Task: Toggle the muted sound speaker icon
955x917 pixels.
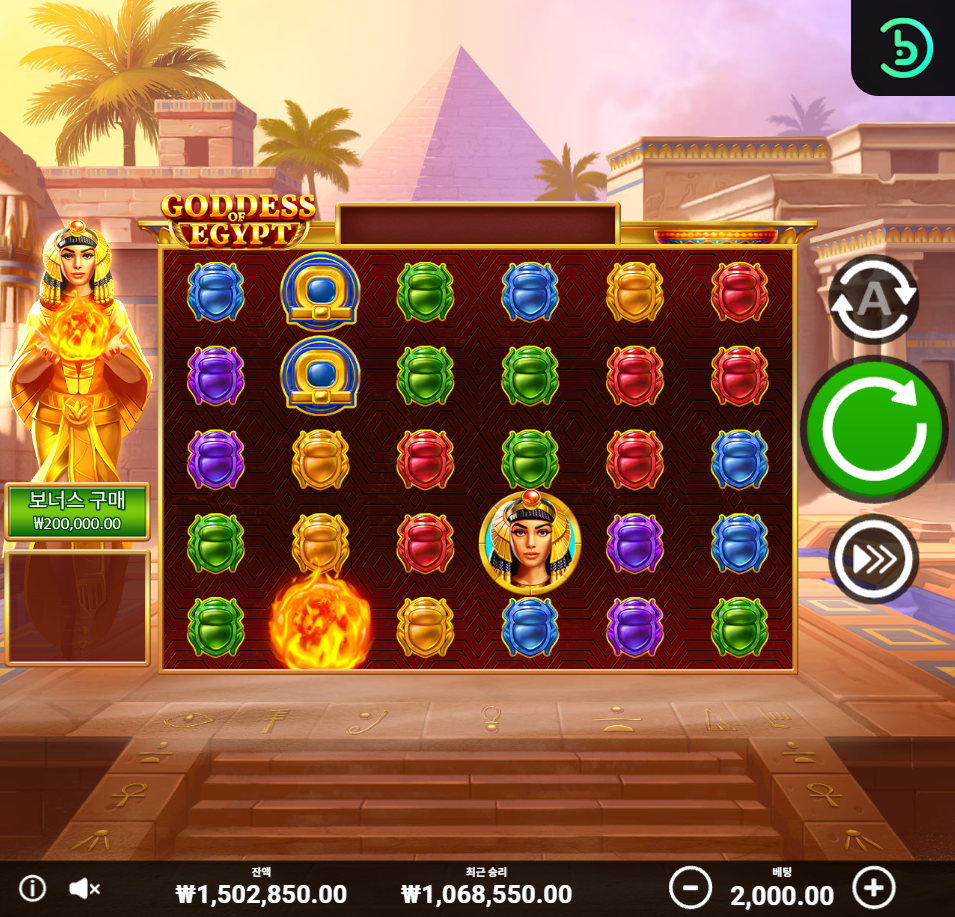Action: point(84,888)
